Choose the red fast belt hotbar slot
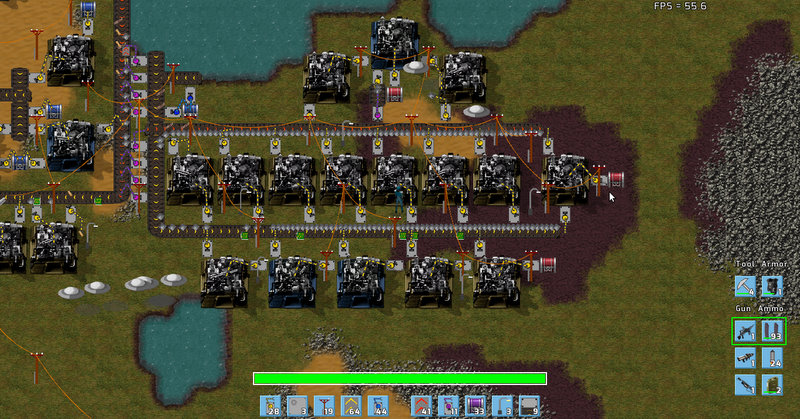 pyautogui.click(x=424, y=406)
